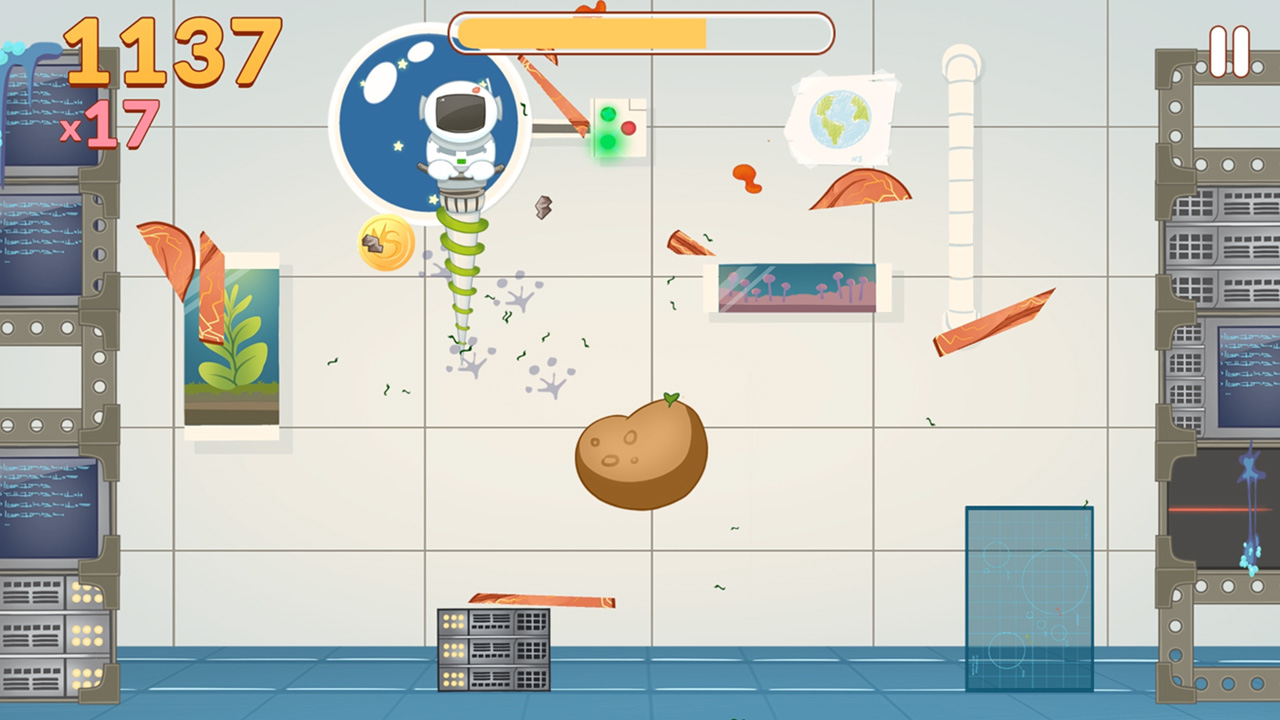
Task: Click the potato falling mid-screen
Action: coord(643,452)
